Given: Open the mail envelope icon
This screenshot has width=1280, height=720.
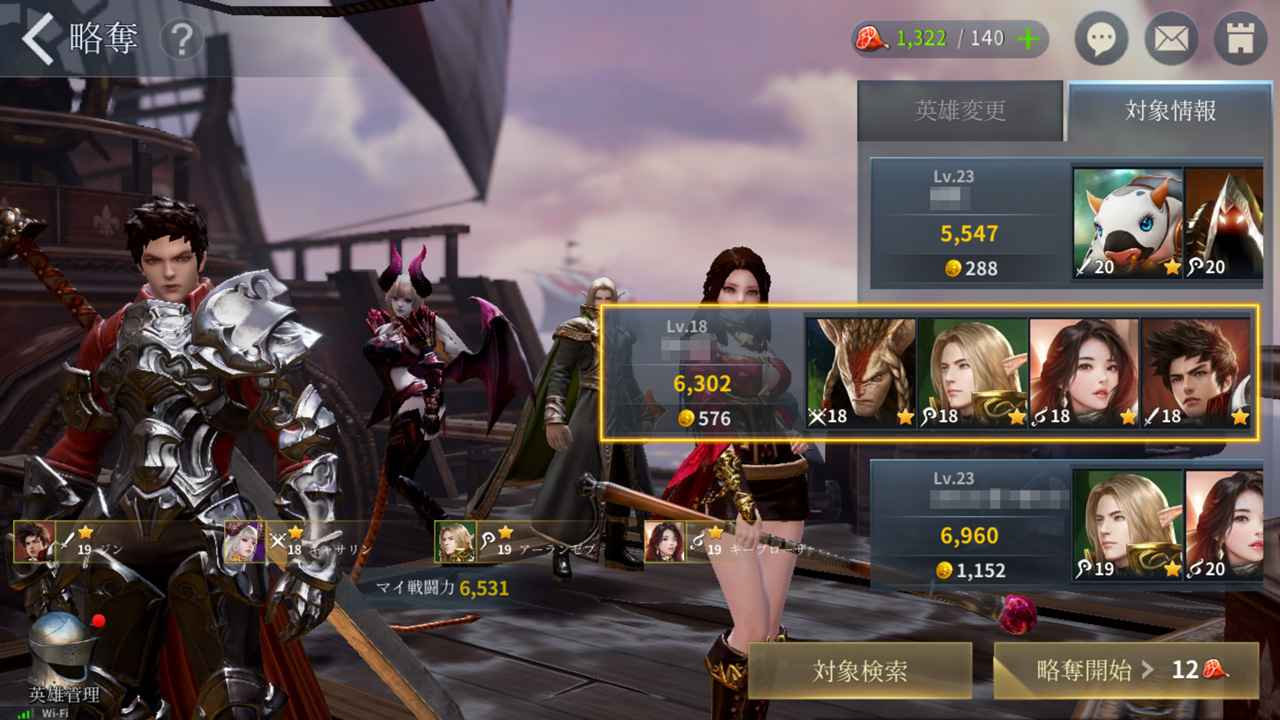Looking at the screenshot, I should click(1170, 40).
